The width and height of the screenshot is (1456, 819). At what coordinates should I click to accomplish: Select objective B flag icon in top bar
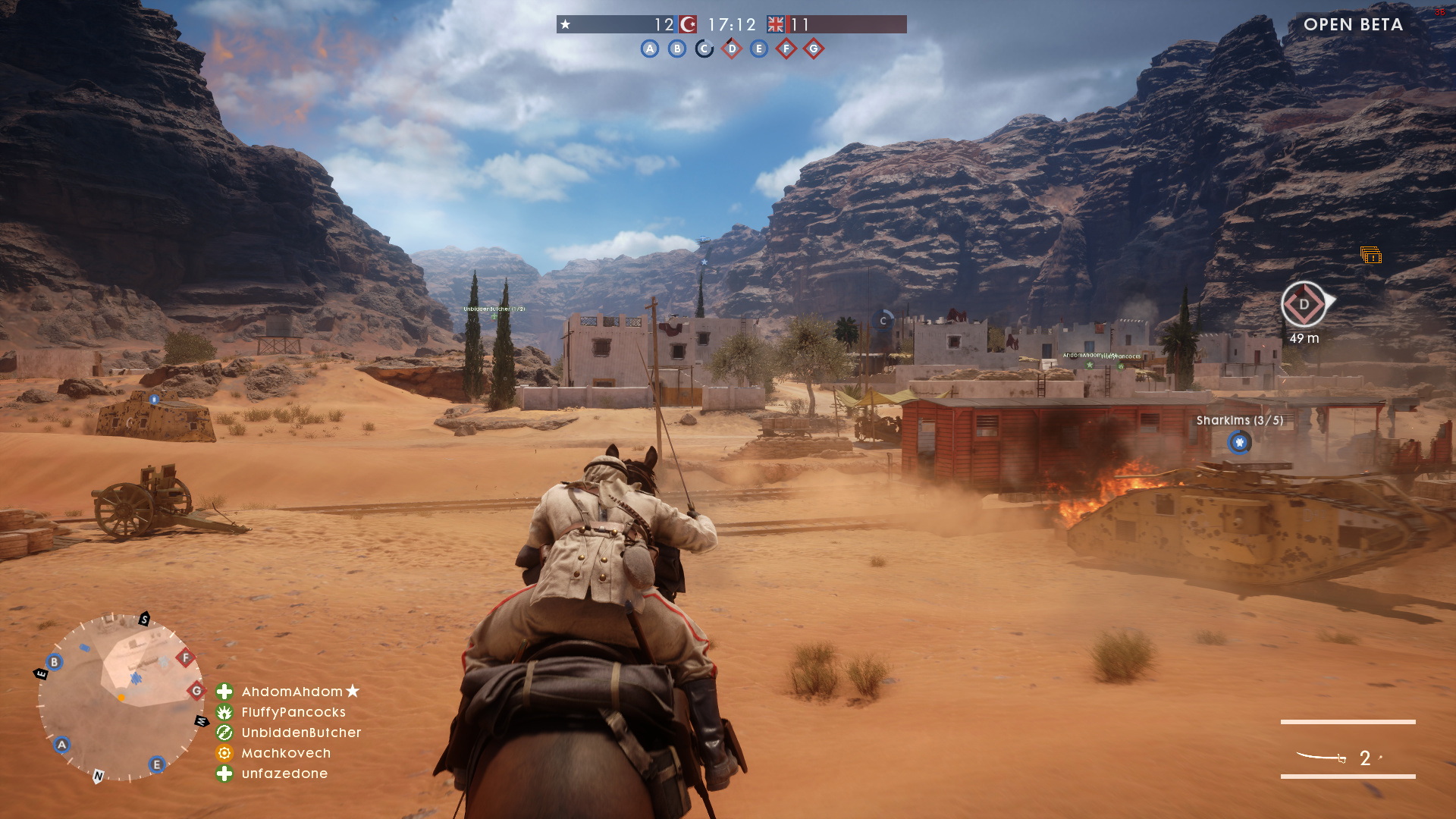pyautogui.click(x=677, y=49)
